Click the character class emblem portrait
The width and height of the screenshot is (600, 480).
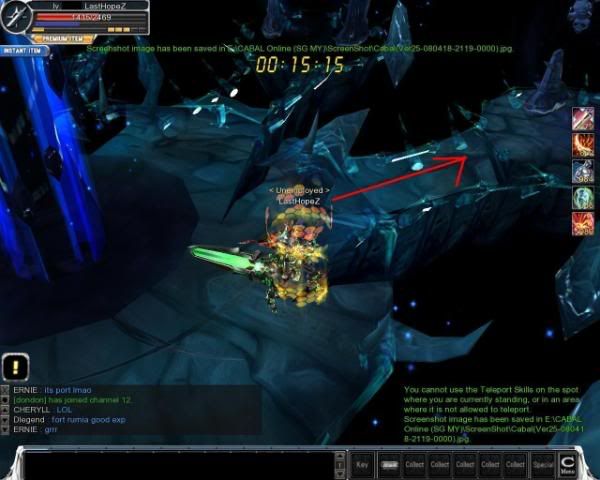pos(17,18)
